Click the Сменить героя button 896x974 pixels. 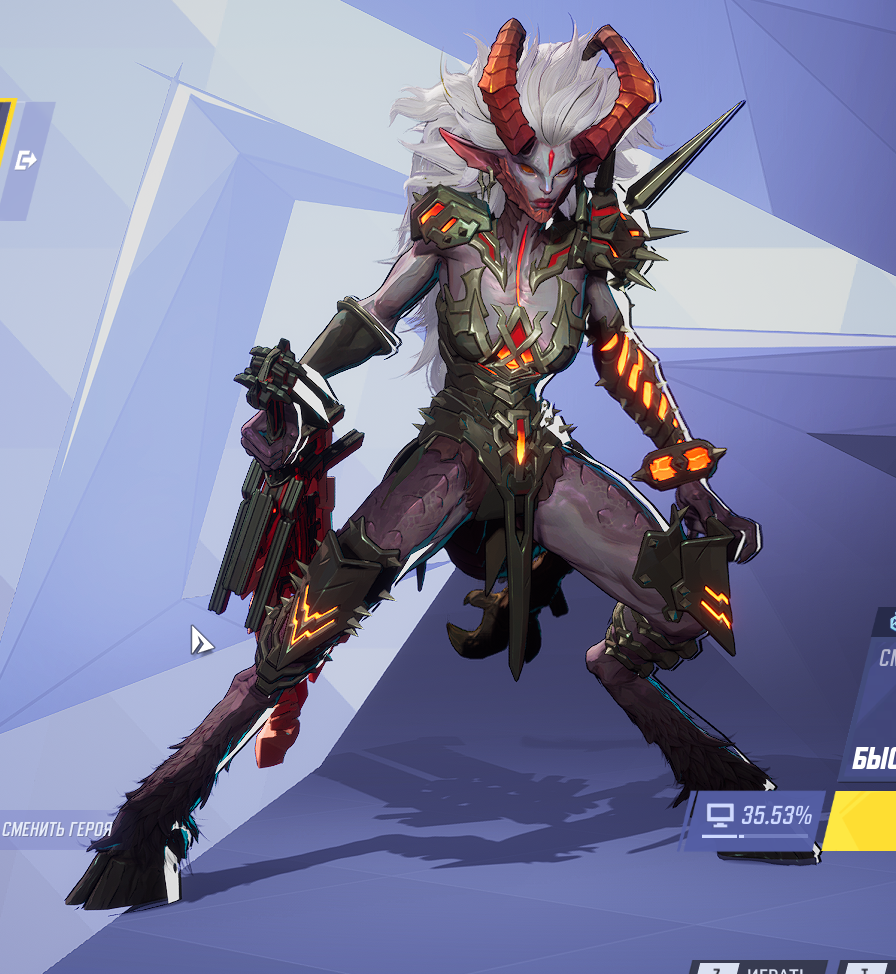coord(55,829)
